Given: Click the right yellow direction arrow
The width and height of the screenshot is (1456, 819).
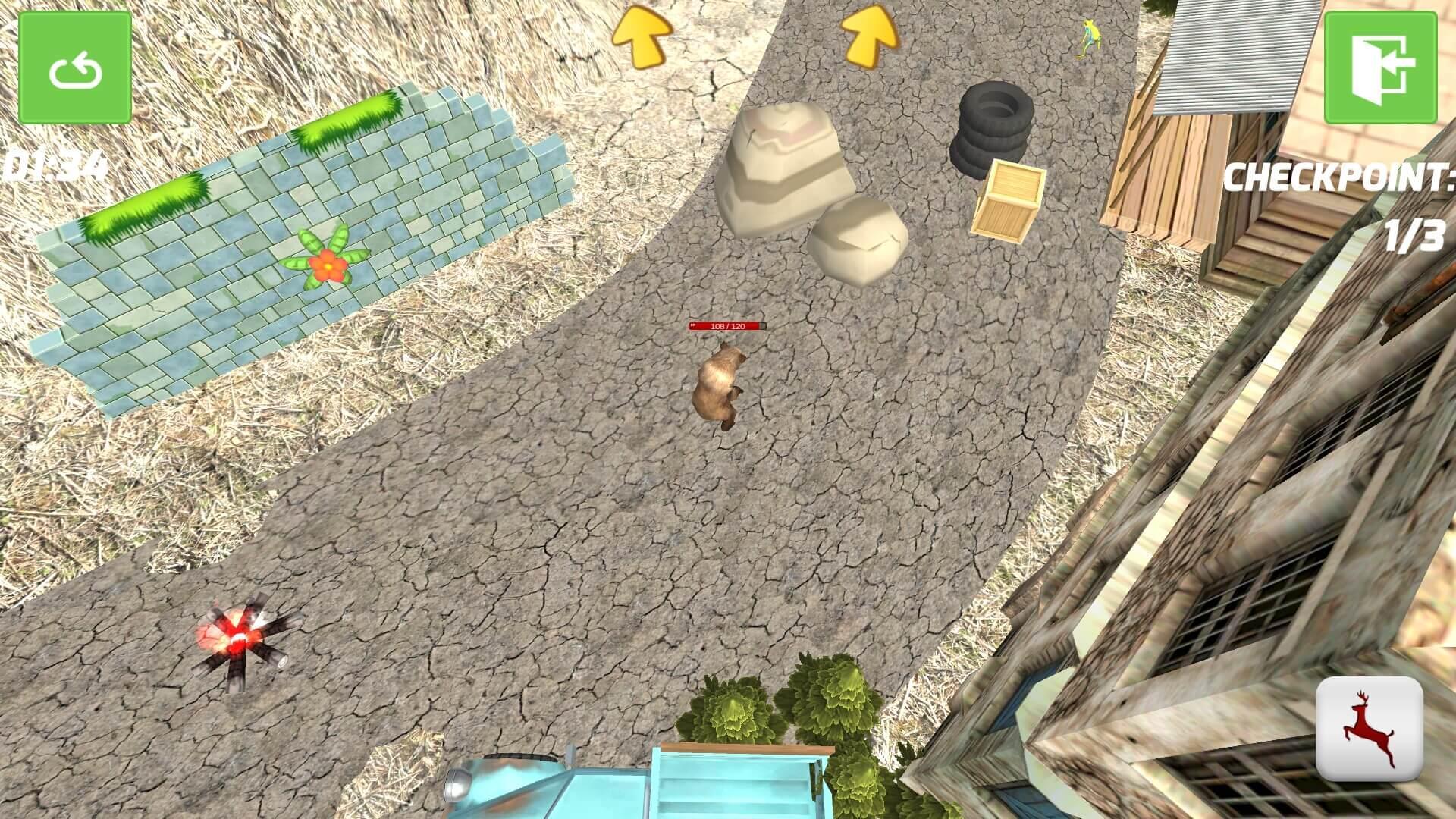Looking at the screenshot, I should click(871, 36).
